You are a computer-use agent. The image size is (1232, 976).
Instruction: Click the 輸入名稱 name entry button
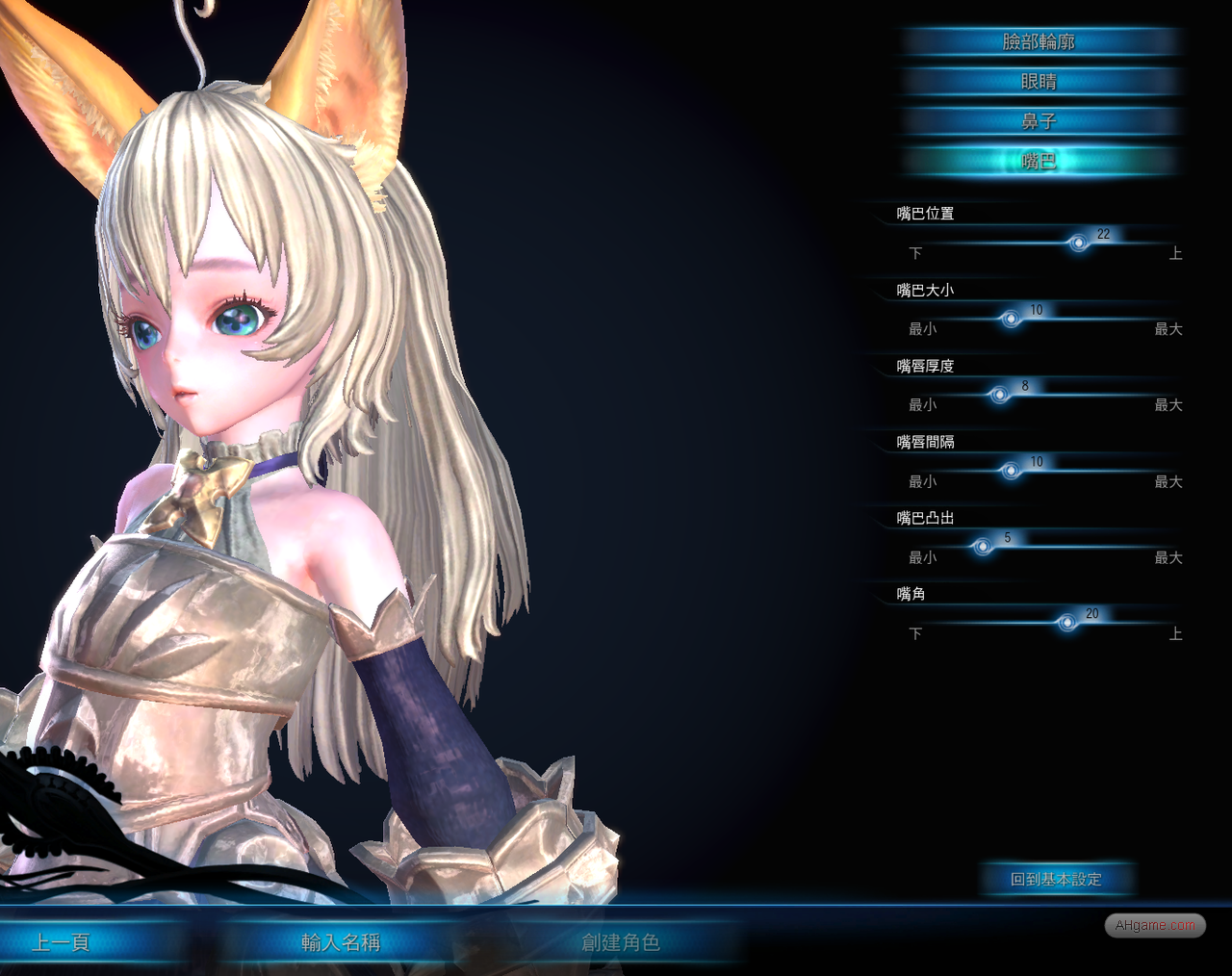coord(341,942)
